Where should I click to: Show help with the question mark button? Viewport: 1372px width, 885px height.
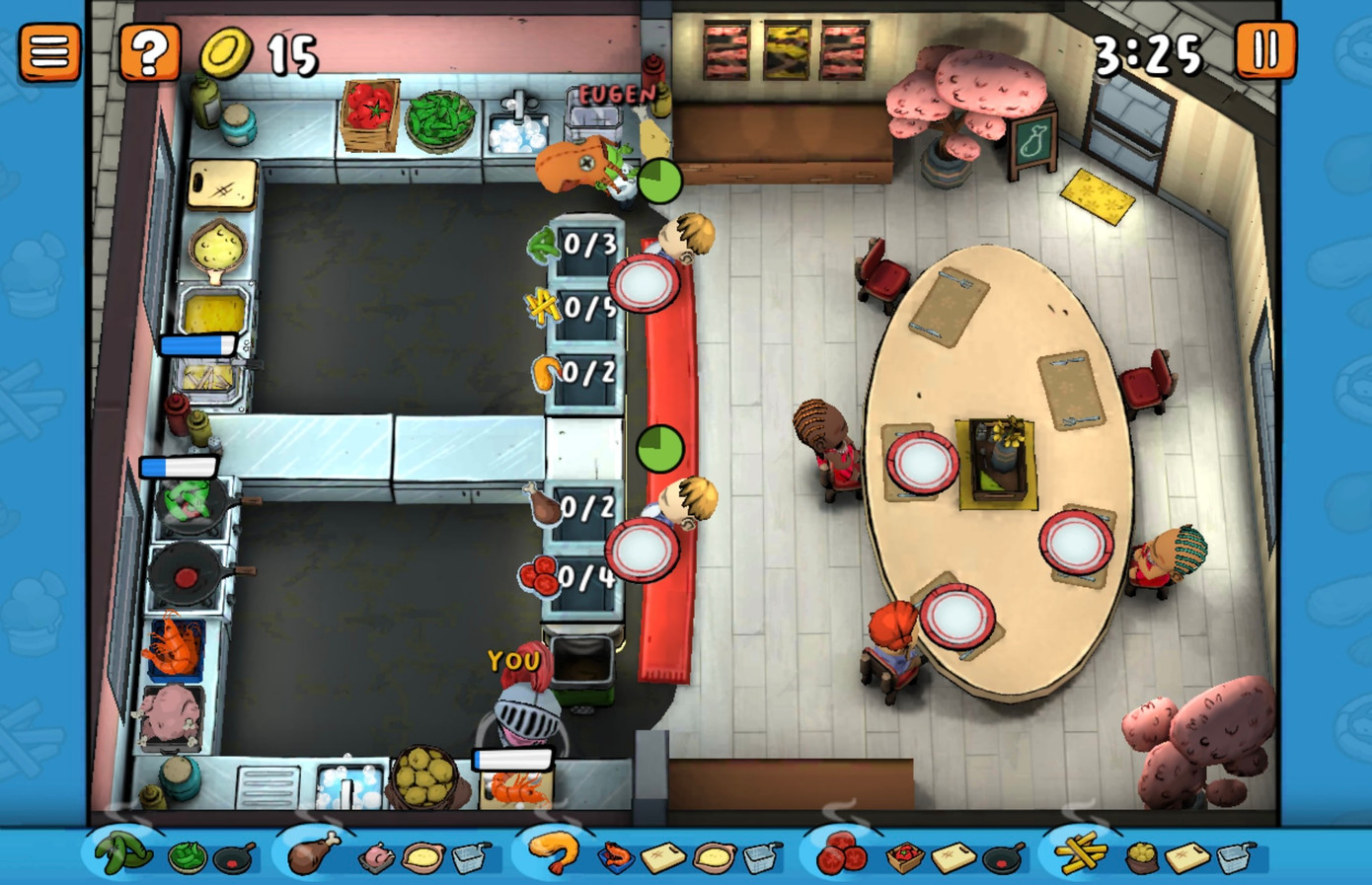149,51
